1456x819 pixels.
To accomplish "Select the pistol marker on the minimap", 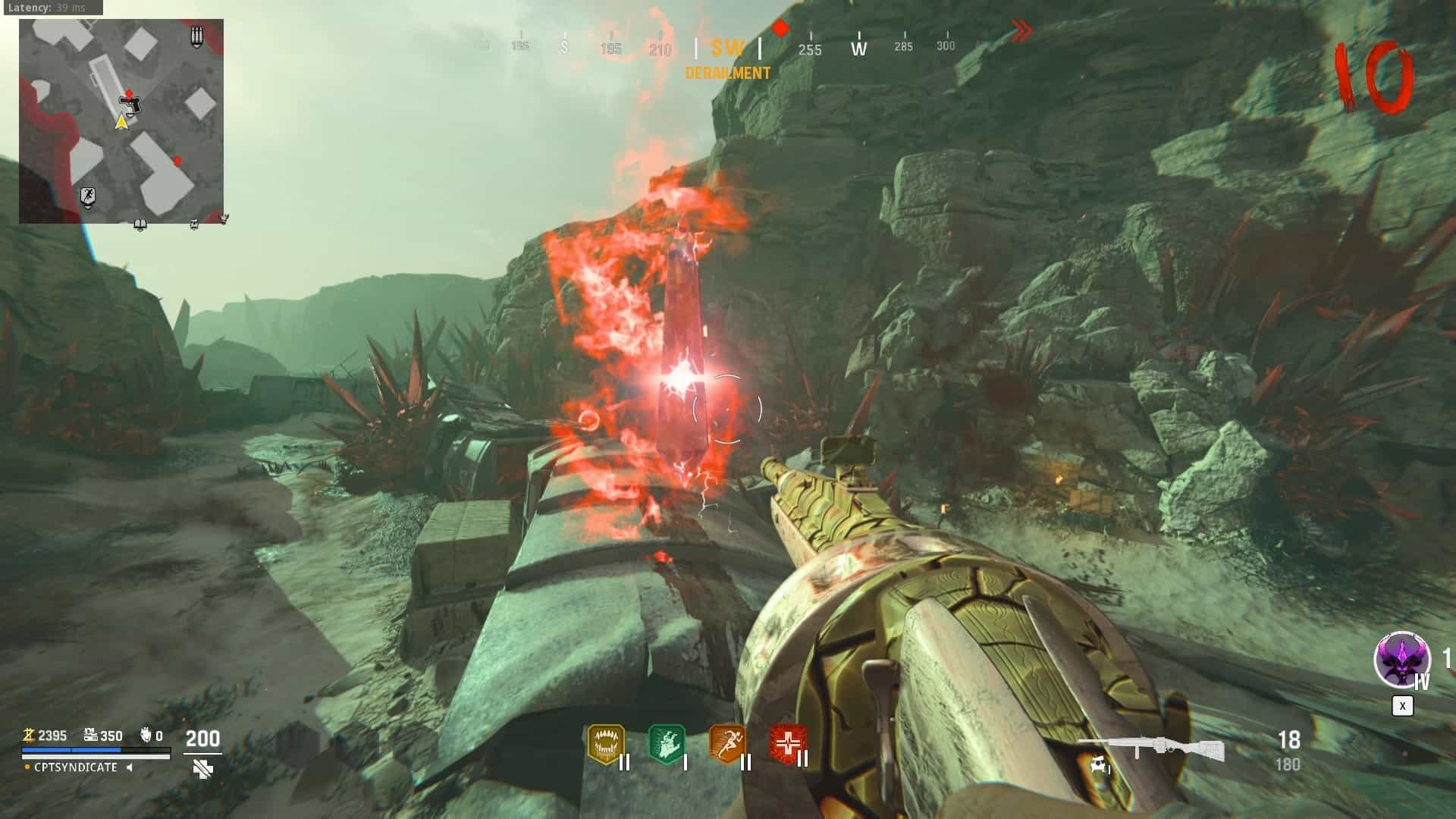I will (x=130, y=104).
